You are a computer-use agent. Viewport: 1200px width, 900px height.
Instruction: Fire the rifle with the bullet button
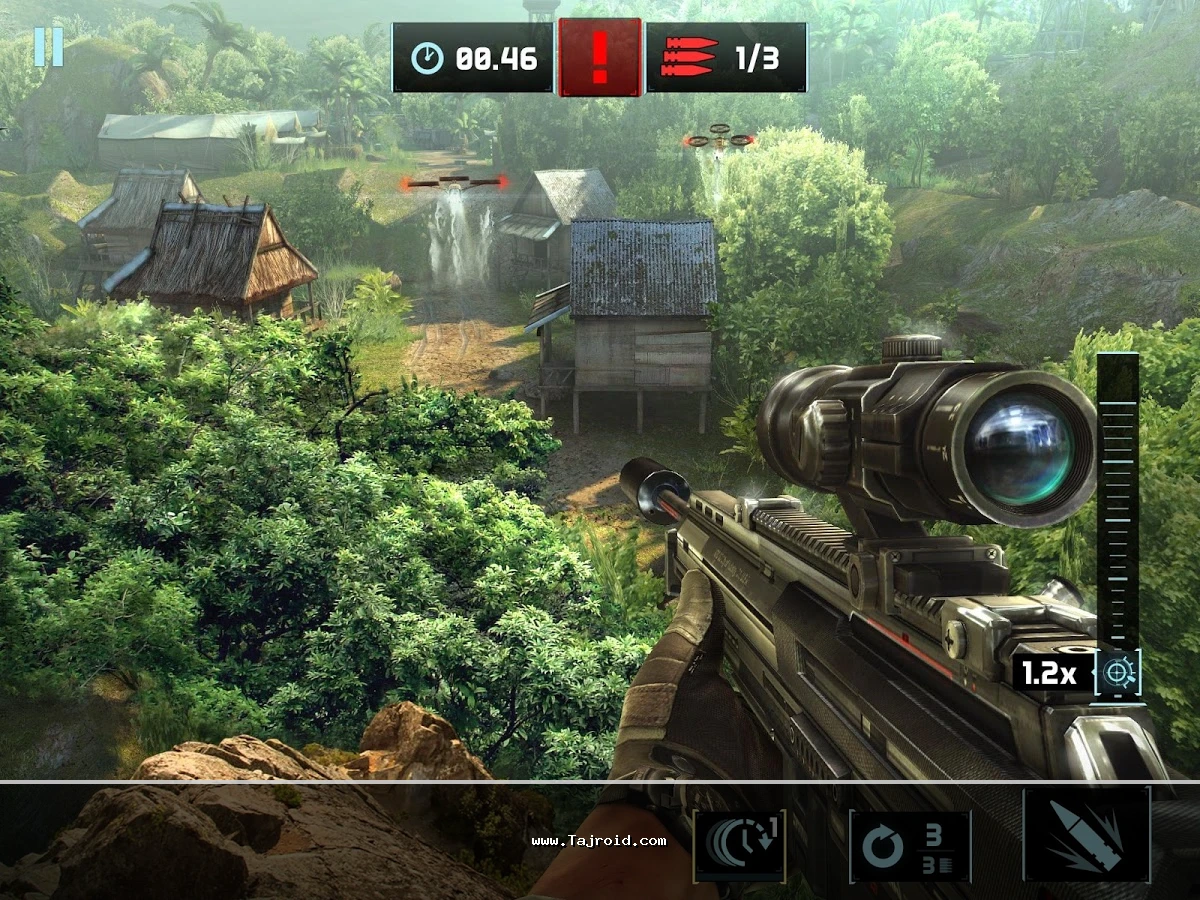pos(1086,835)
